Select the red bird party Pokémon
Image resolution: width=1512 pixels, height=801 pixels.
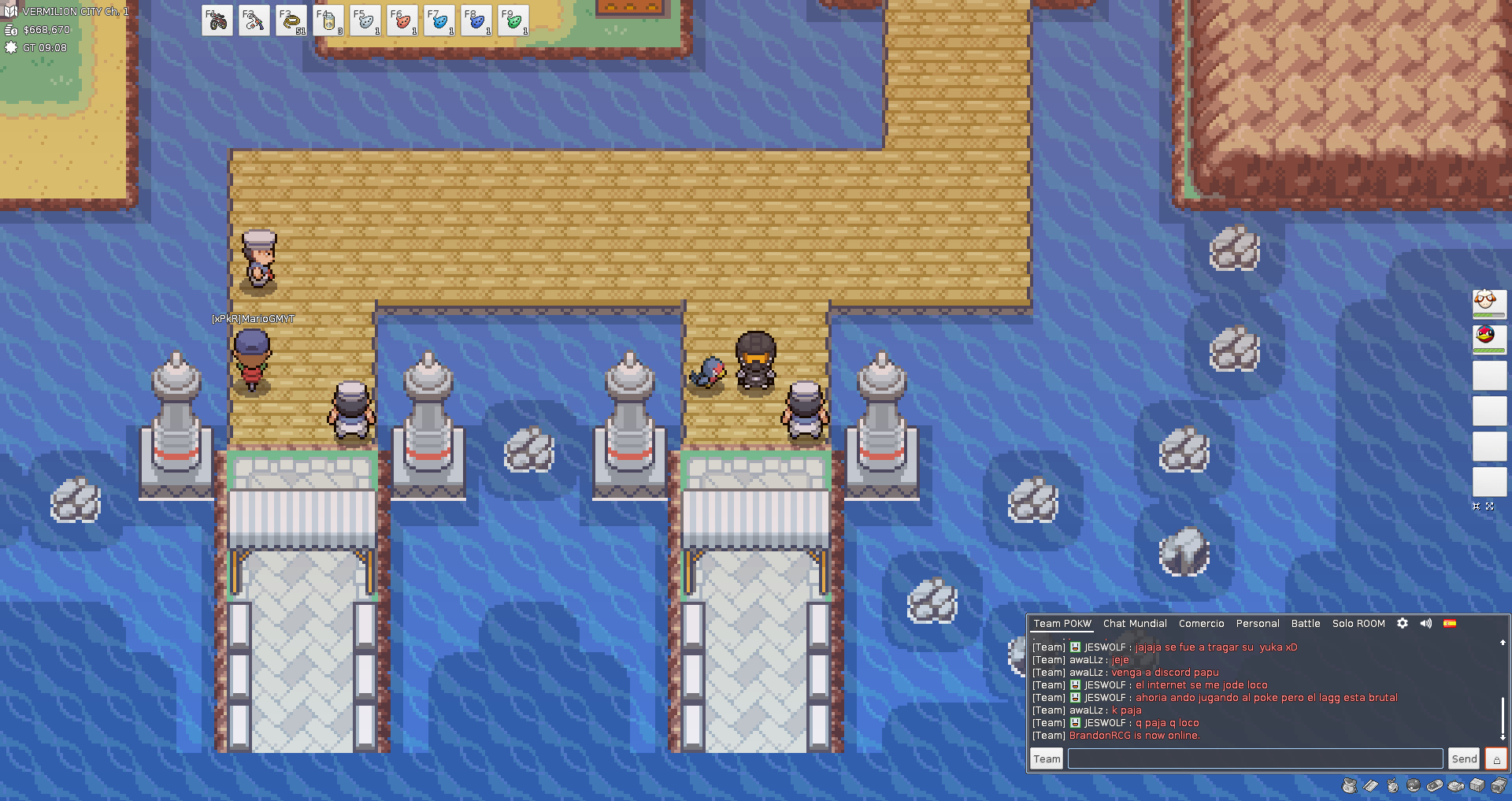tap(1489, 339)
